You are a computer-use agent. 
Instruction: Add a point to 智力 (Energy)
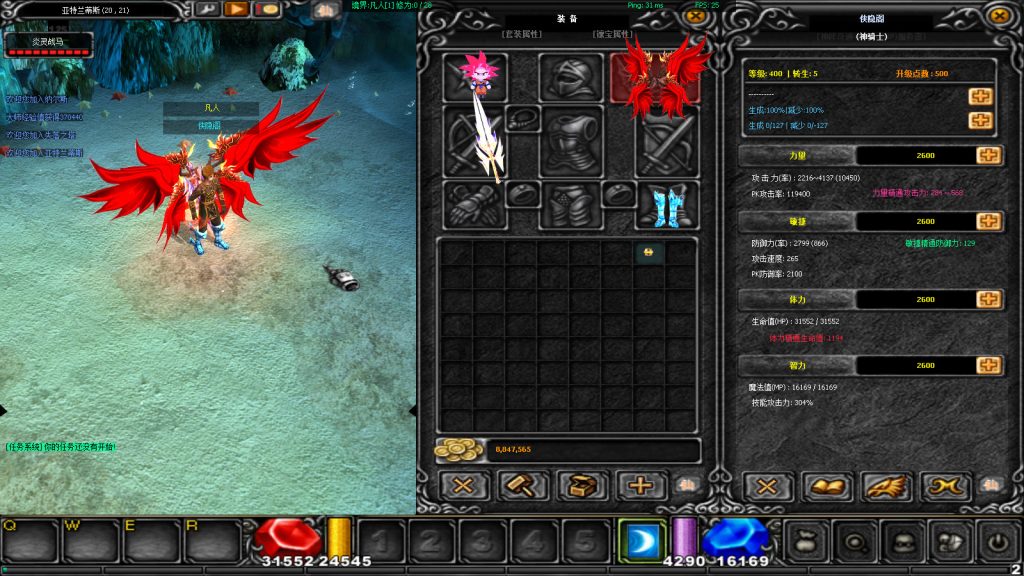pyautogui.click(x=988, y=366)
